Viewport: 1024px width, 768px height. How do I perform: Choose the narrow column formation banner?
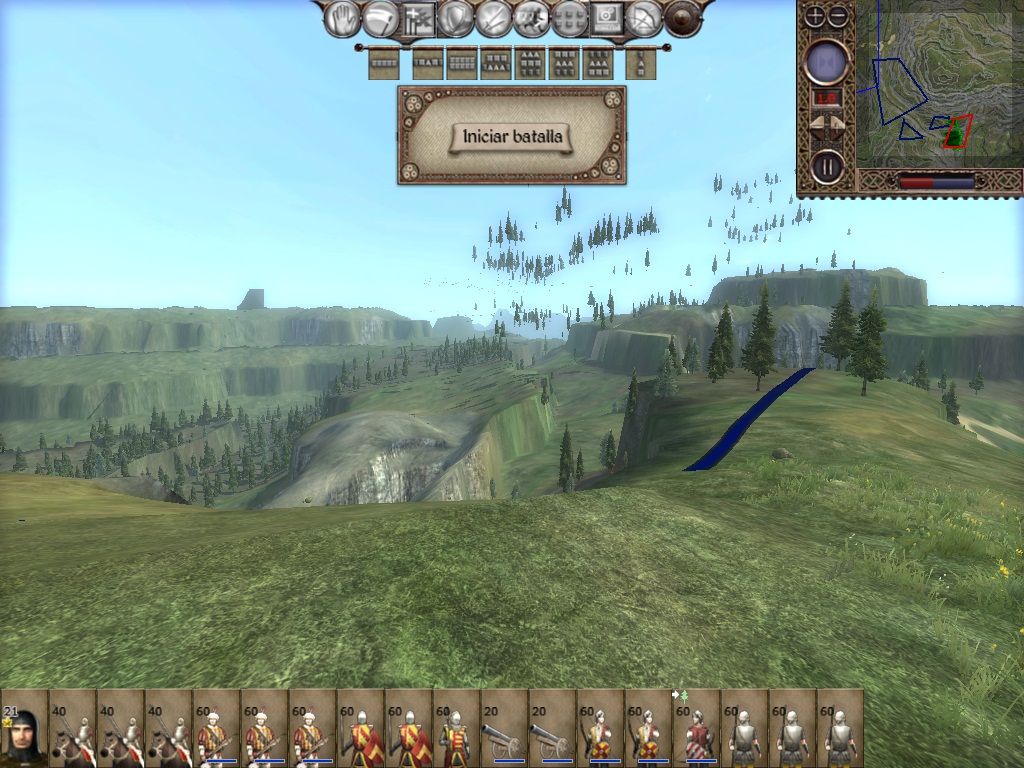click(x=640, y=64)
